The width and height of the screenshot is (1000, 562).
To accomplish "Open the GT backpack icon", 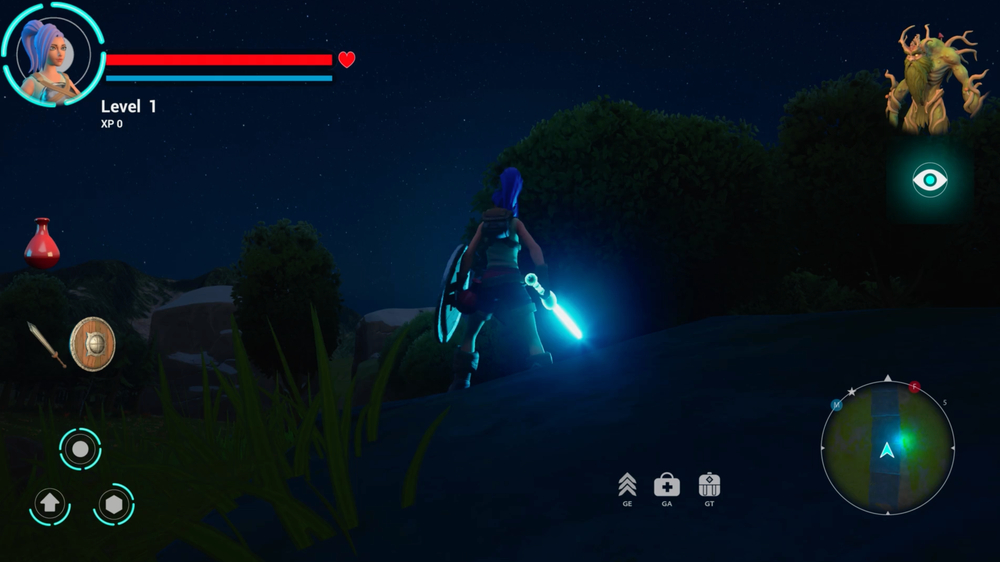I will pos(709,485).
